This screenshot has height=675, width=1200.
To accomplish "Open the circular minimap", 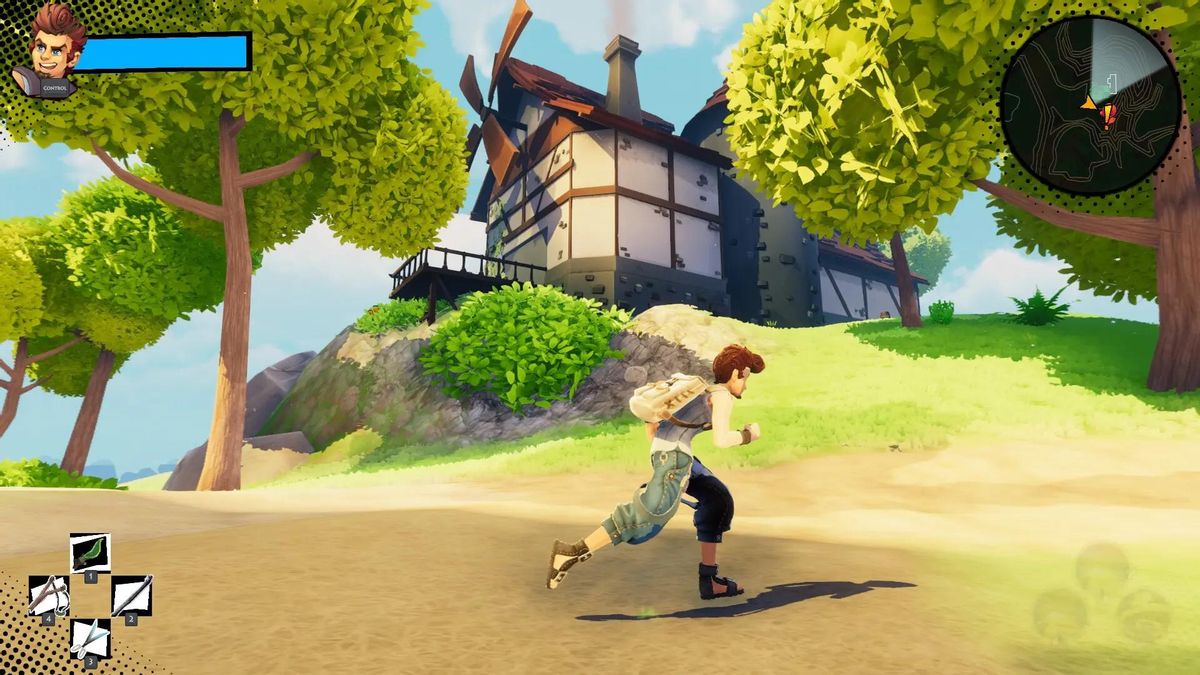I will (x=1090, y=105).
